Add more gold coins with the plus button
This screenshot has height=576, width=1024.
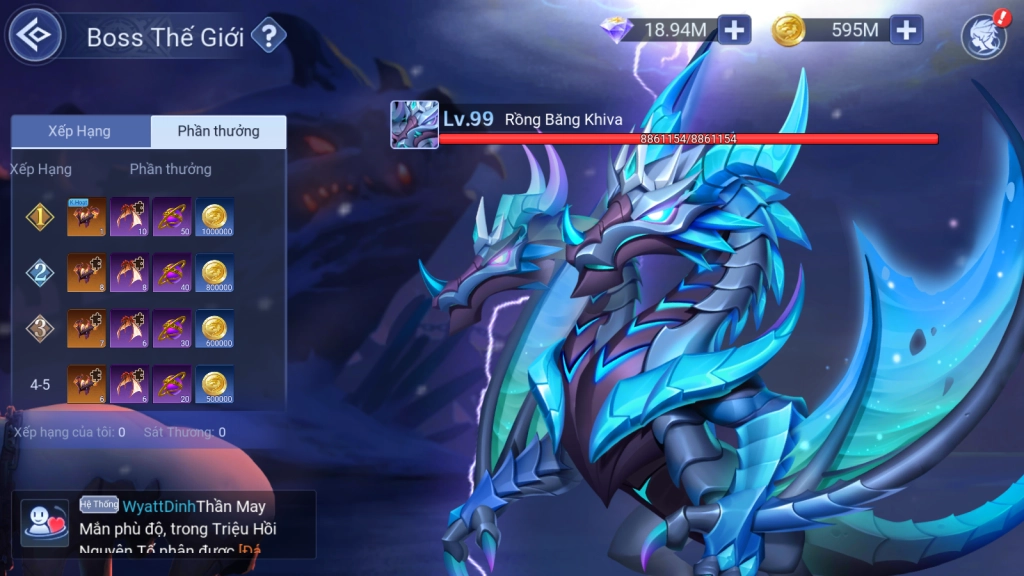(906, 30)
